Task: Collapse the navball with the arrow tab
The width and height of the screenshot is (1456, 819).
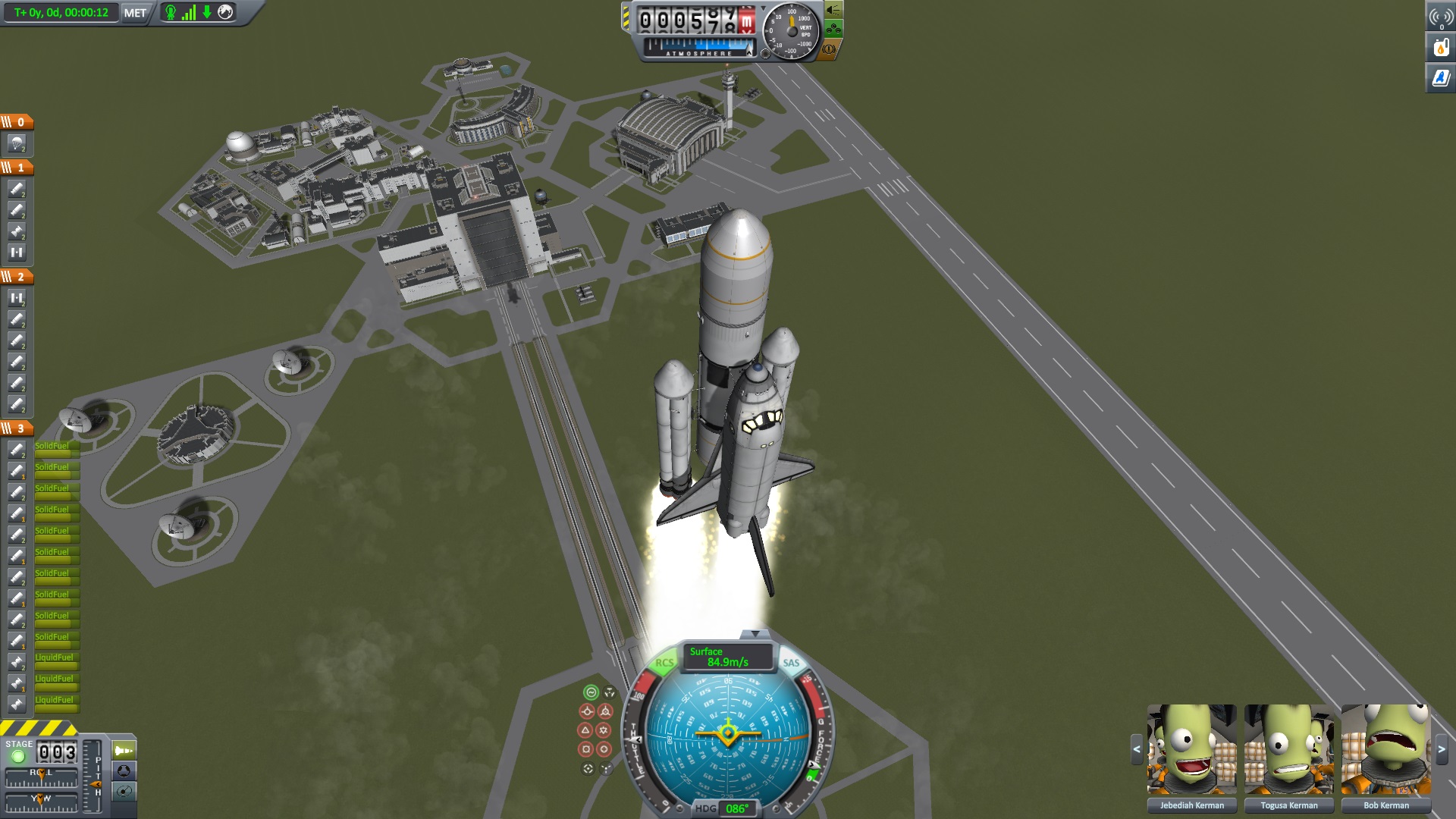Action: click(x=754, y=633)
